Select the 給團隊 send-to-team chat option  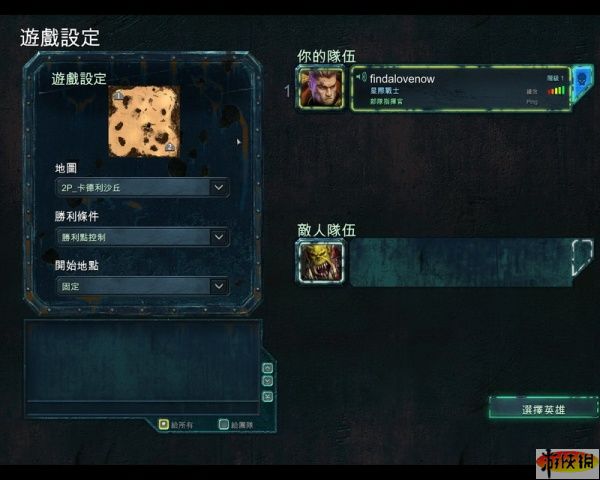pos(224,424)
